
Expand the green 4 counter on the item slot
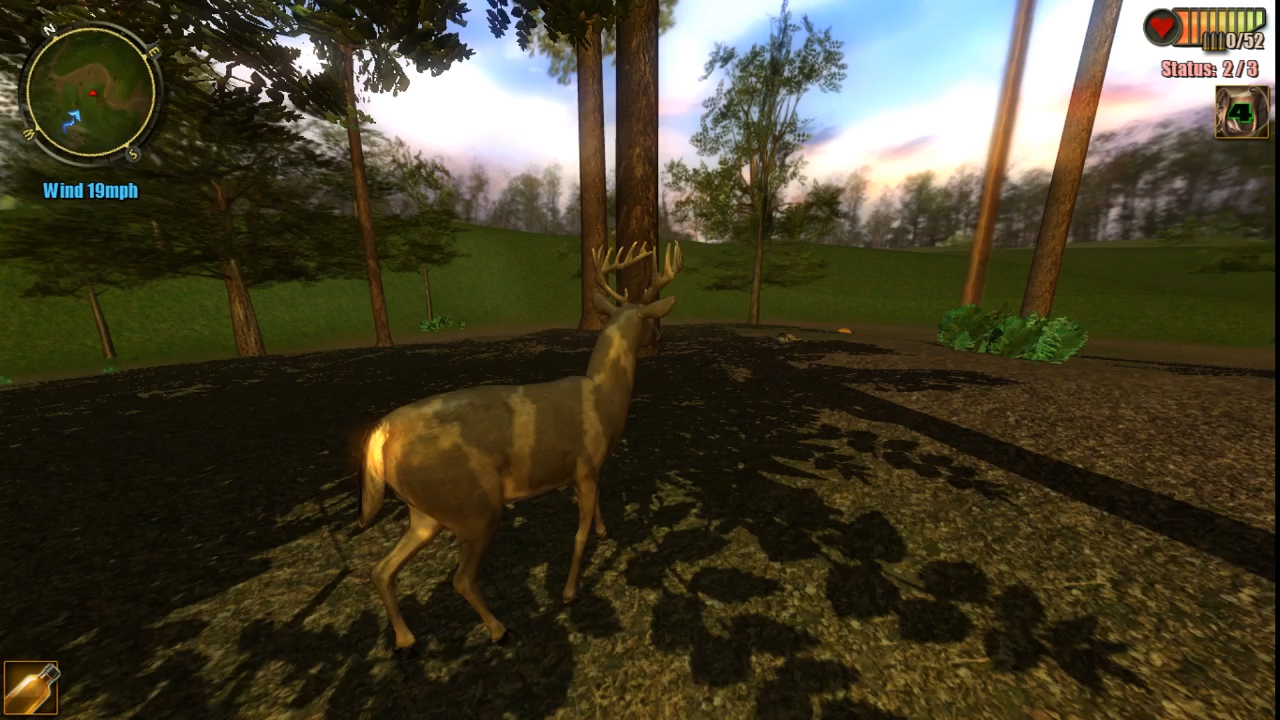[x=1241, y=111]
